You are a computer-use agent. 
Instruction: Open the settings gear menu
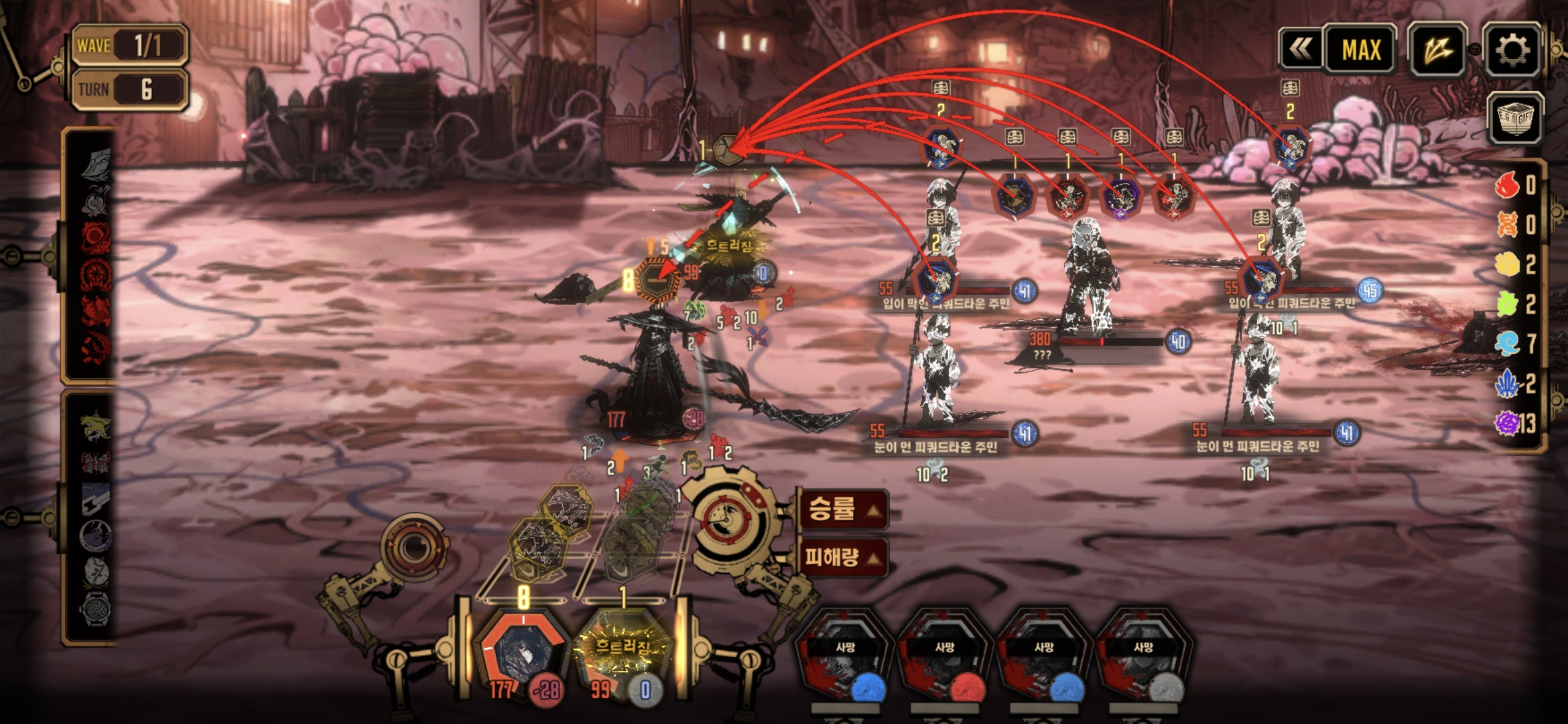point(1512,50)
